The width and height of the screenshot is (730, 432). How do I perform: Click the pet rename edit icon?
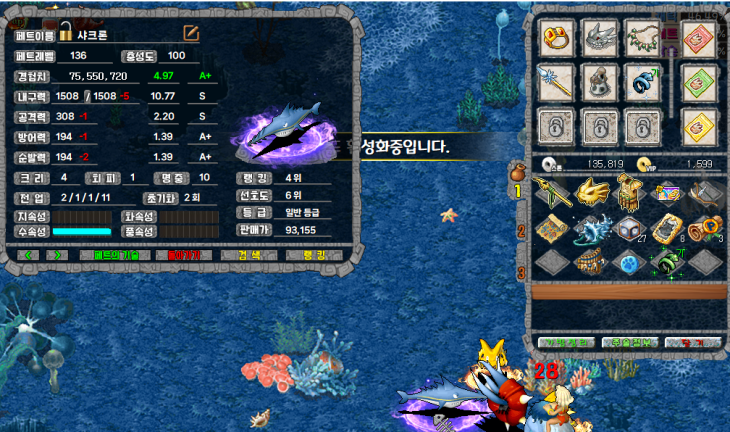(190, 33)
